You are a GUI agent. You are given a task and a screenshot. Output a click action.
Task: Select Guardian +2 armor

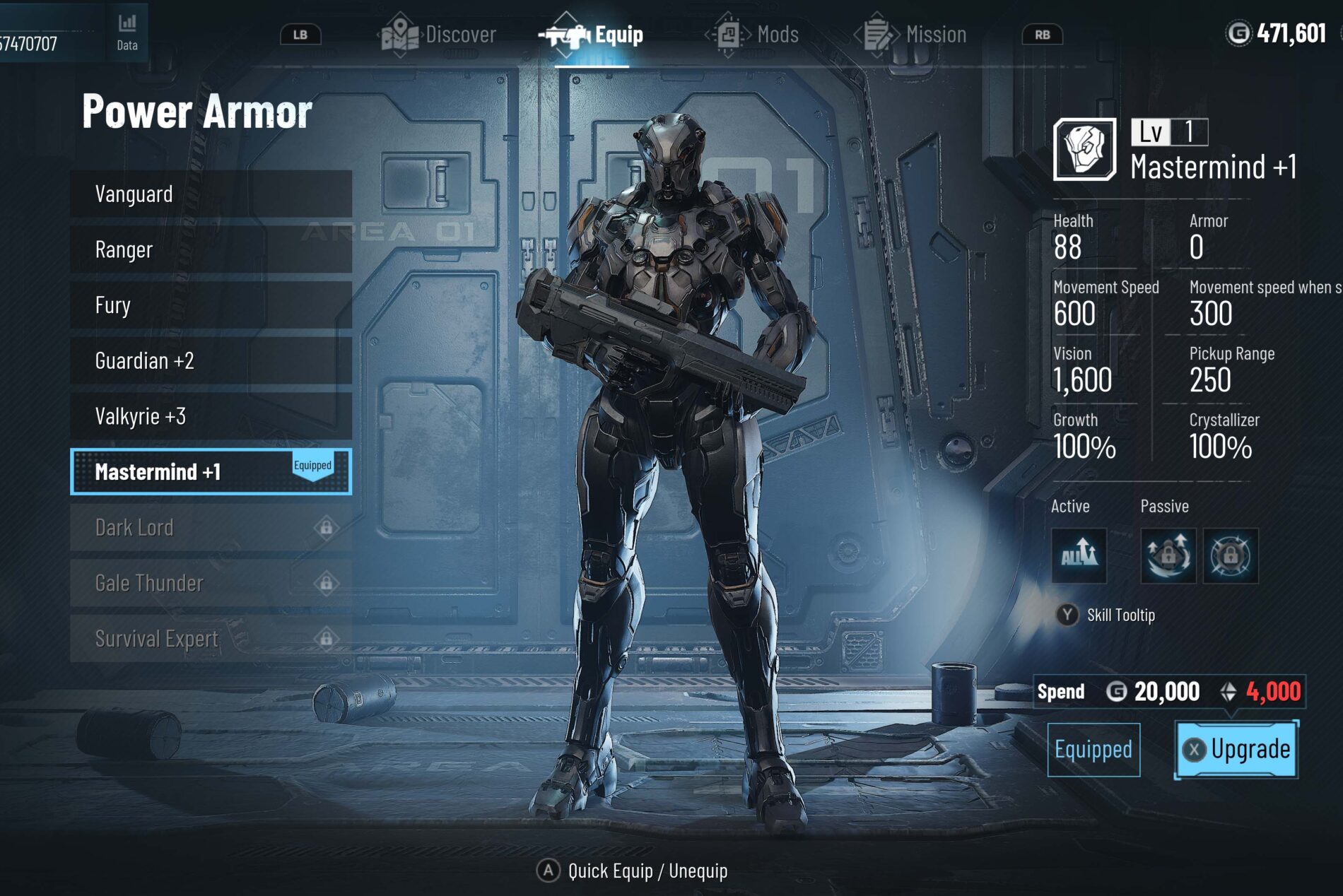(x=211, y=361)
